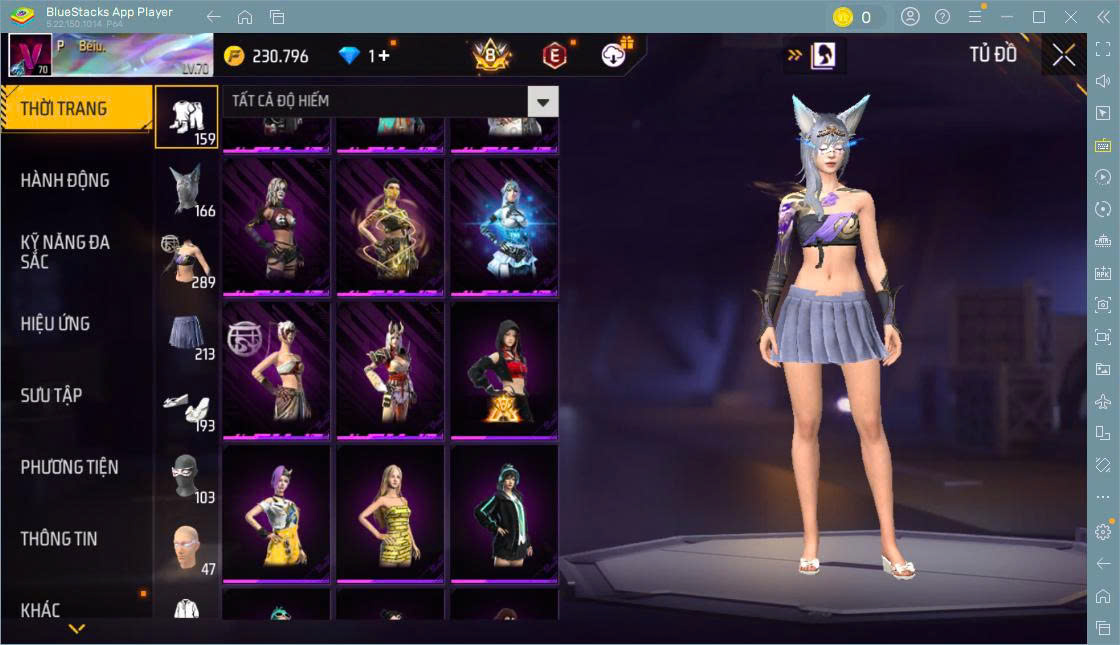Open the Hiệu Ứng tab
1120x645 pixels.
click(x=55, y=324)
